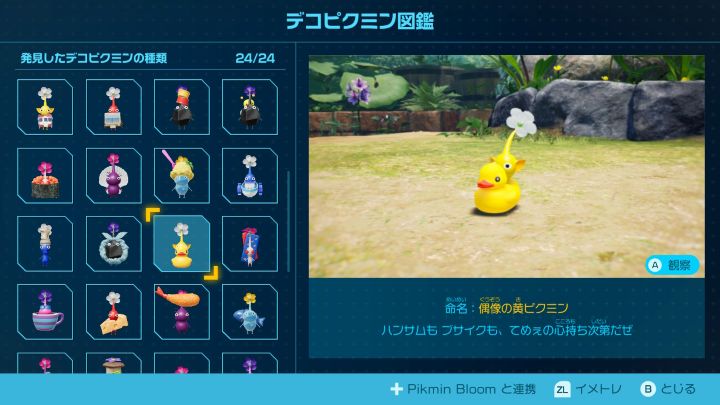This screenshot has height=405, width=720.
Task: Select the fried shrimp tempura Pikmin tile
Action: click(x=181, y=312)
